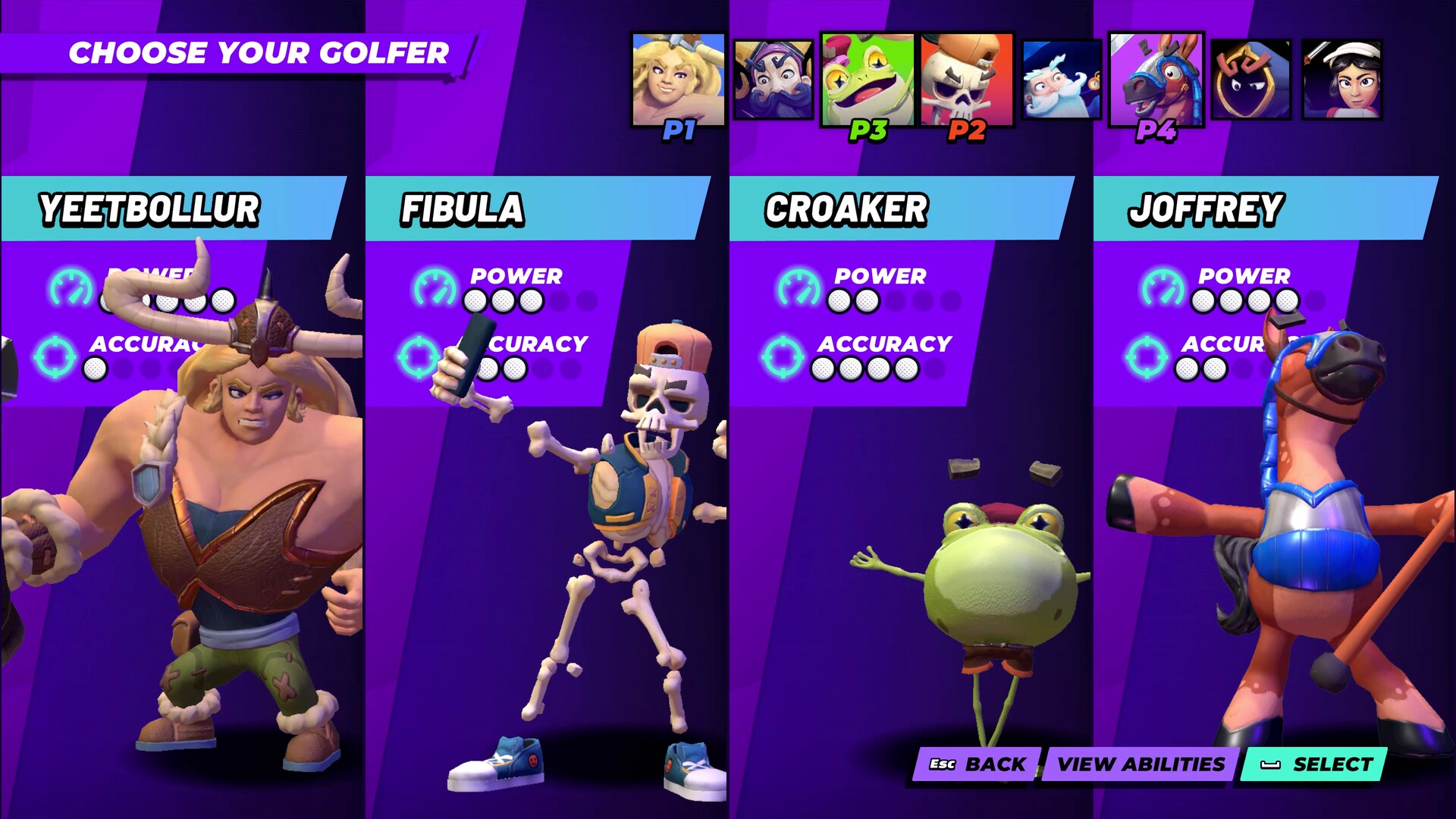Click the horse portrait labeled P4
This screenshot has height=819, width=1456.
pos(1156,76)
